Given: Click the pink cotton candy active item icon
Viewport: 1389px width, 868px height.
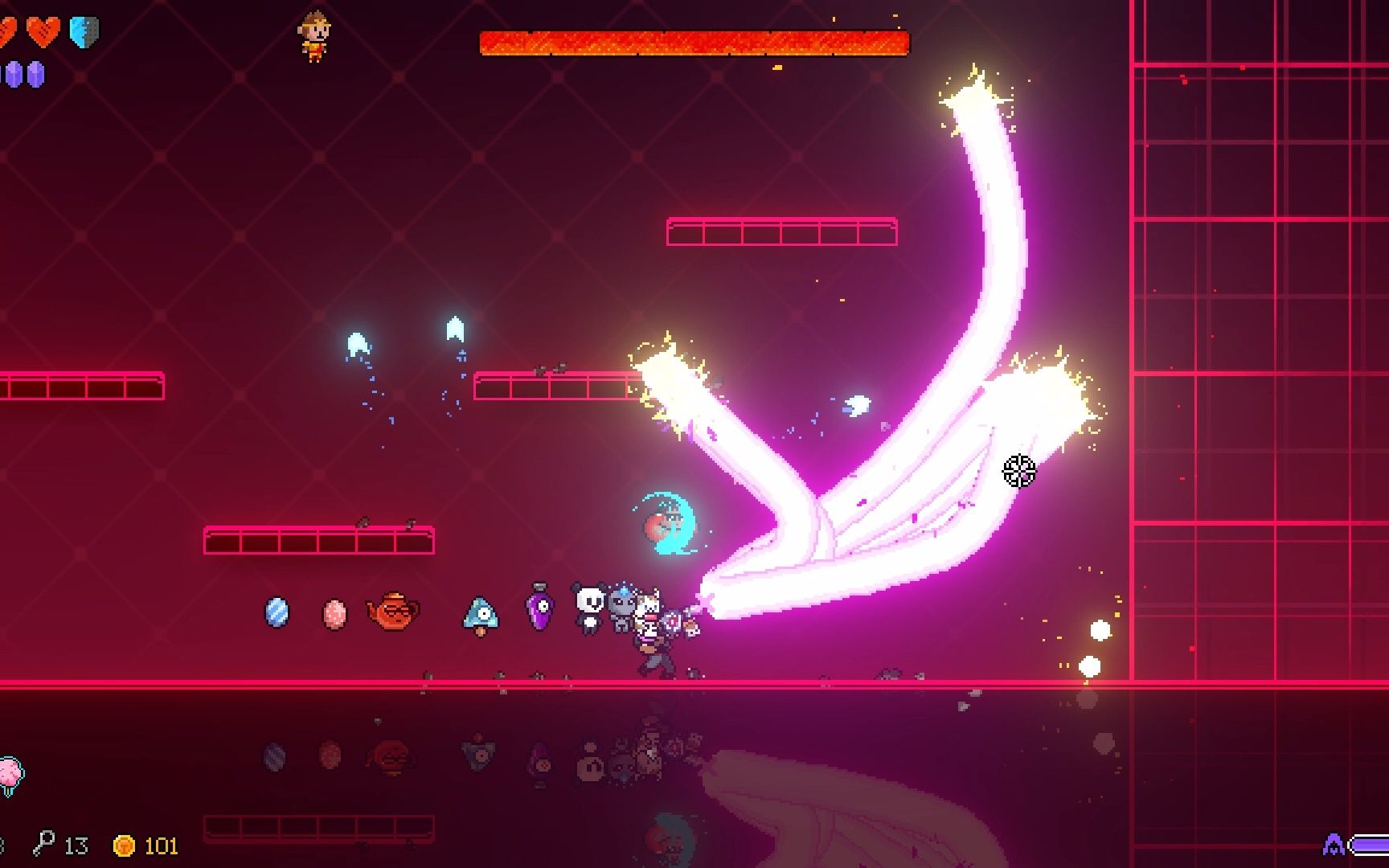Looking at the screenshot, I should coord(10,775).
